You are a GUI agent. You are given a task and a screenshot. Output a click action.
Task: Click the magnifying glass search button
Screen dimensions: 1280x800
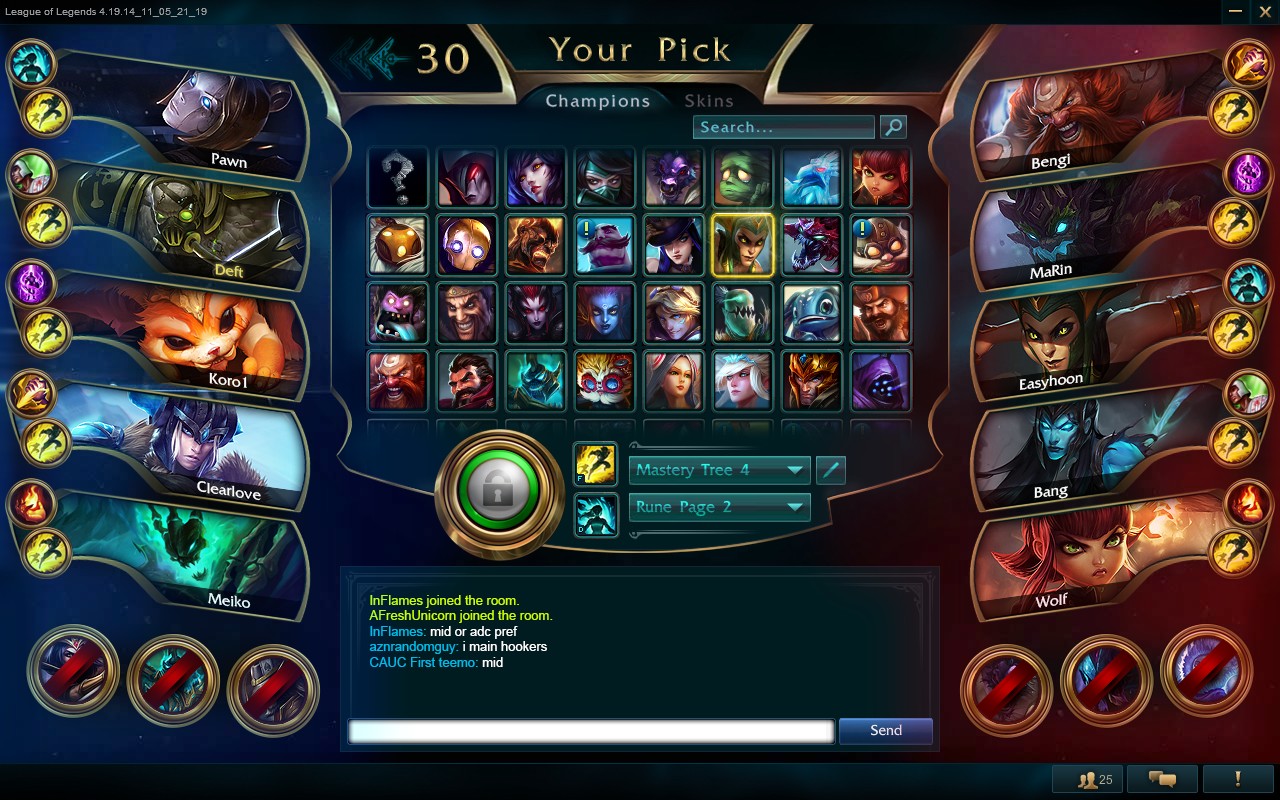point(892,127)
